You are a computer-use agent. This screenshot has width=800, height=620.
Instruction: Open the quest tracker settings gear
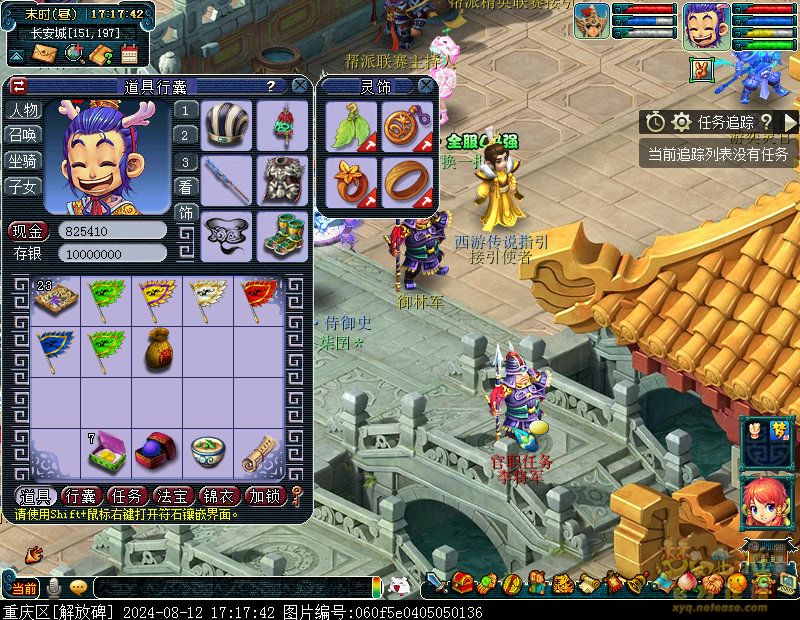click(x=682, y=122)
